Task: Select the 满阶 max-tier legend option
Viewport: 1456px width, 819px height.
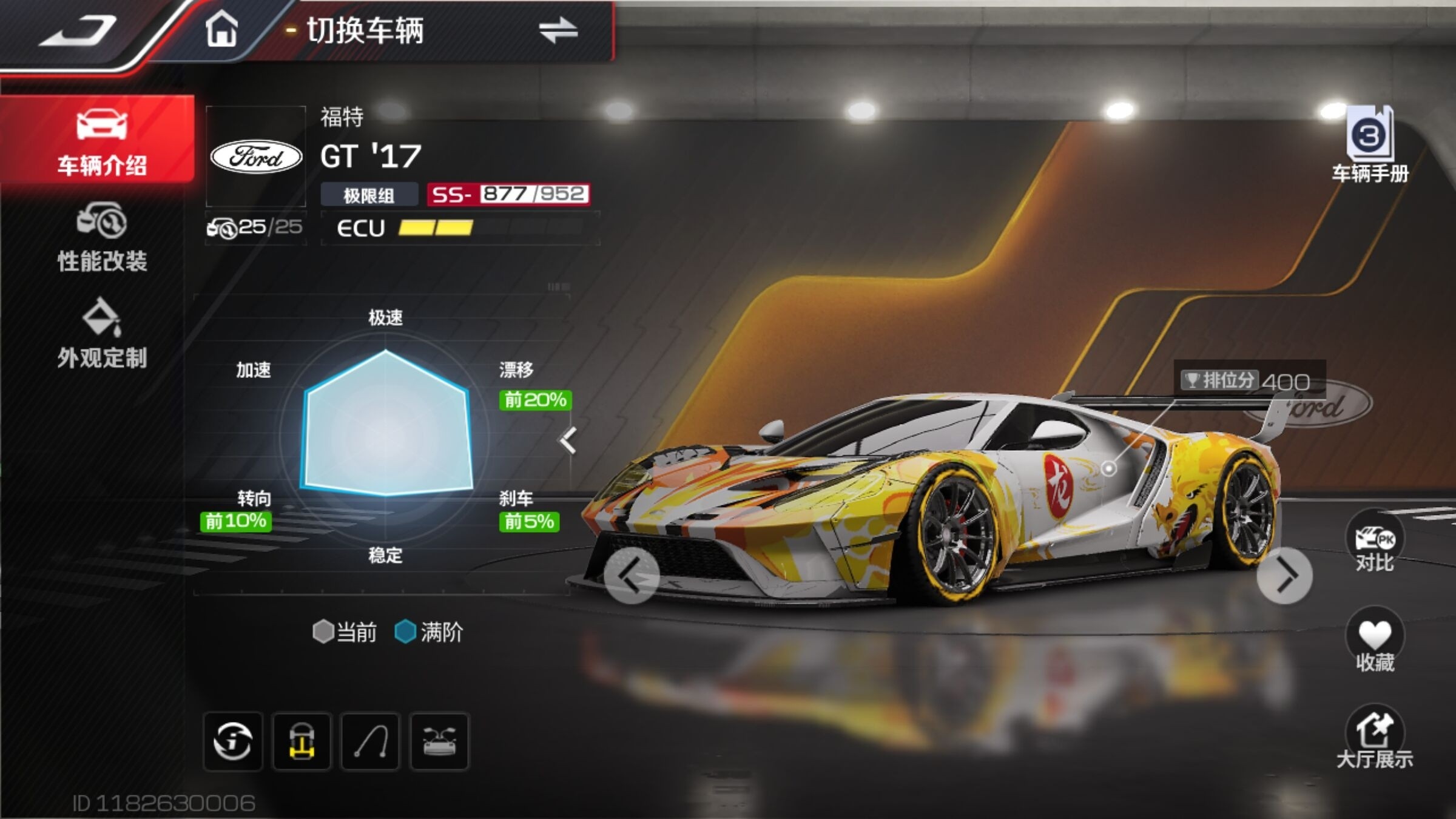Action: (430, 632)
